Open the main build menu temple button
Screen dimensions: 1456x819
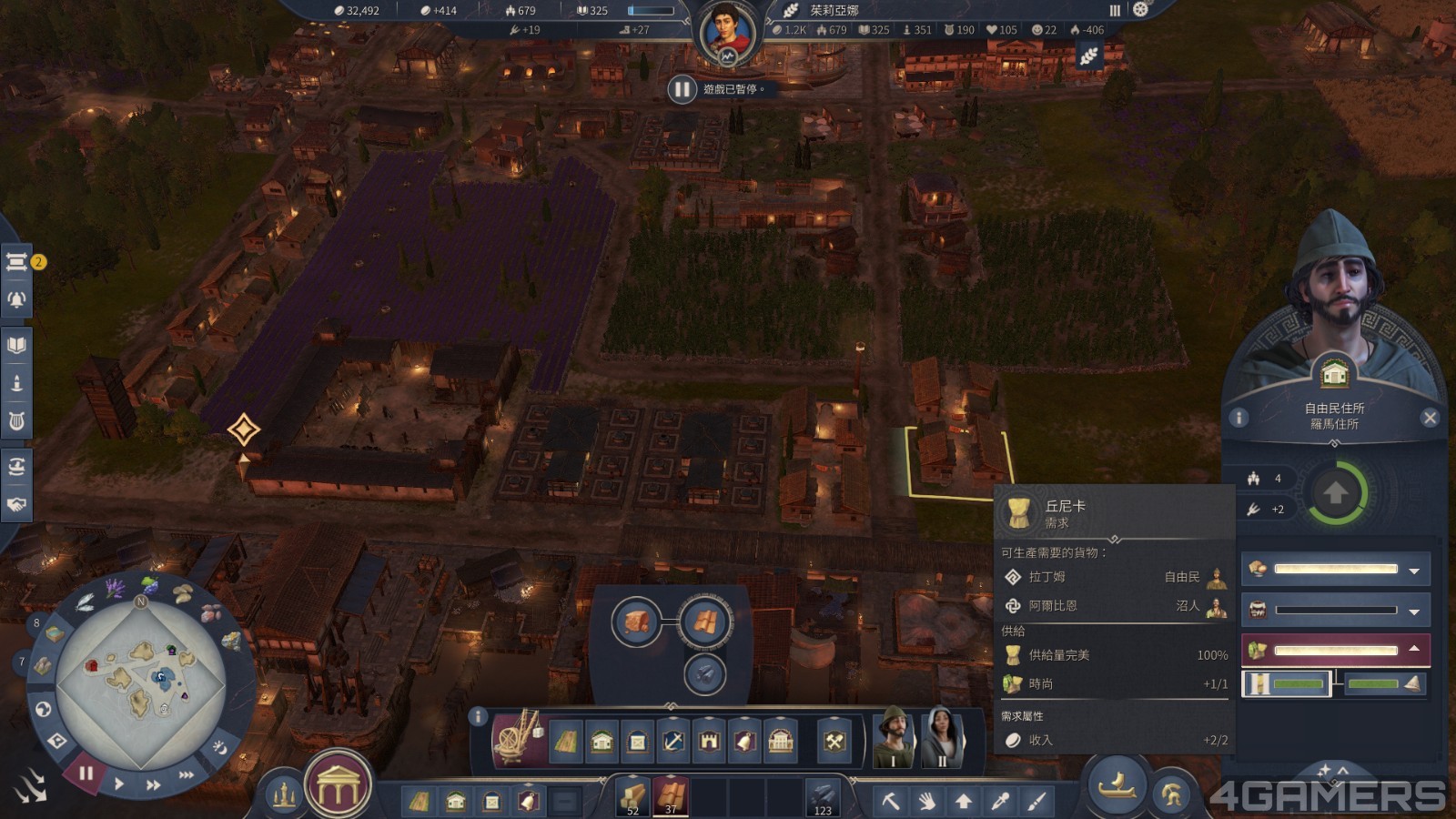tap(338, 784)
